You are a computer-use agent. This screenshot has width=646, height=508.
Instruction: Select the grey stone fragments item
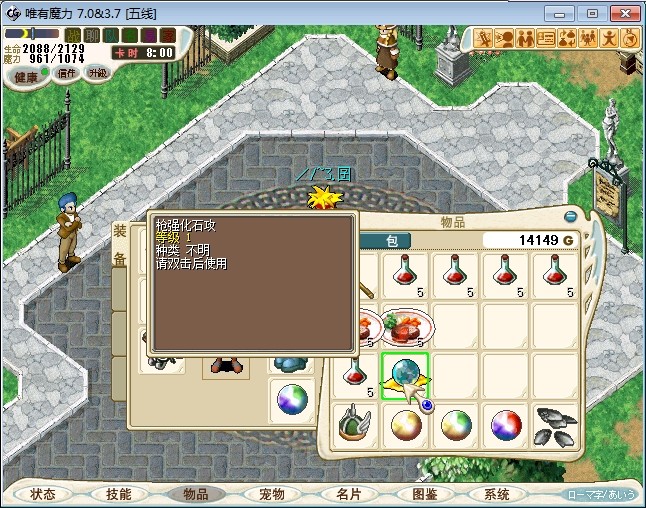coord(557,425)
